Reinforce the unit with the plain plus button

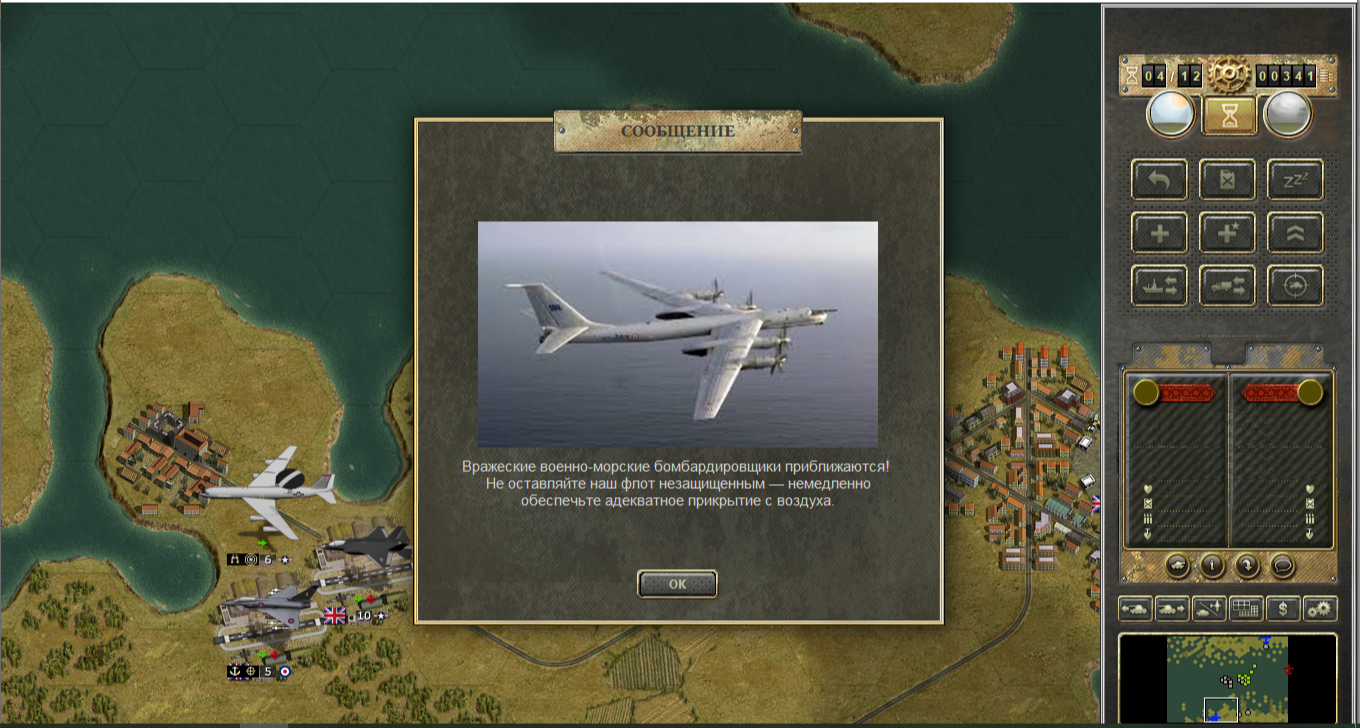click(x=1160, y=233)
